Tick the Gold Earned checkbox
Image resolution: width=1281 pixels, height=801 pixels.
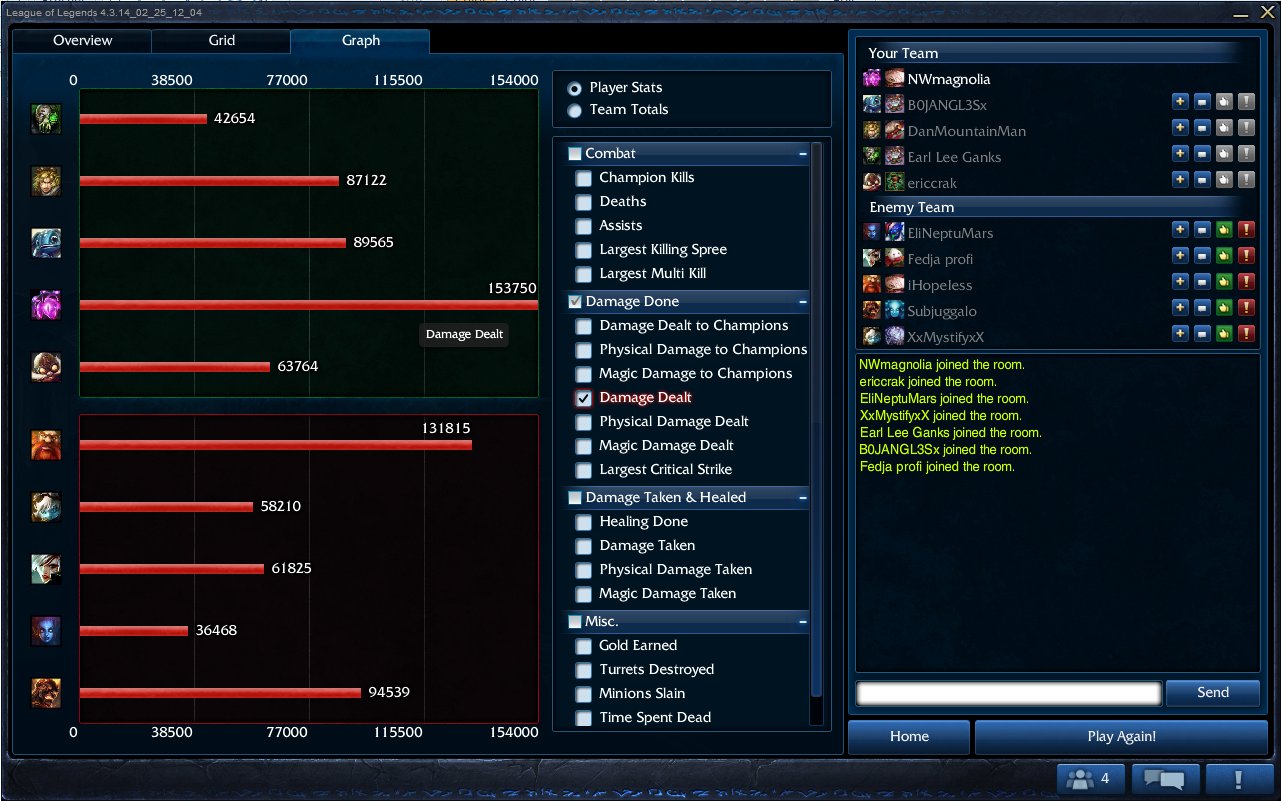tap(584, 647)
